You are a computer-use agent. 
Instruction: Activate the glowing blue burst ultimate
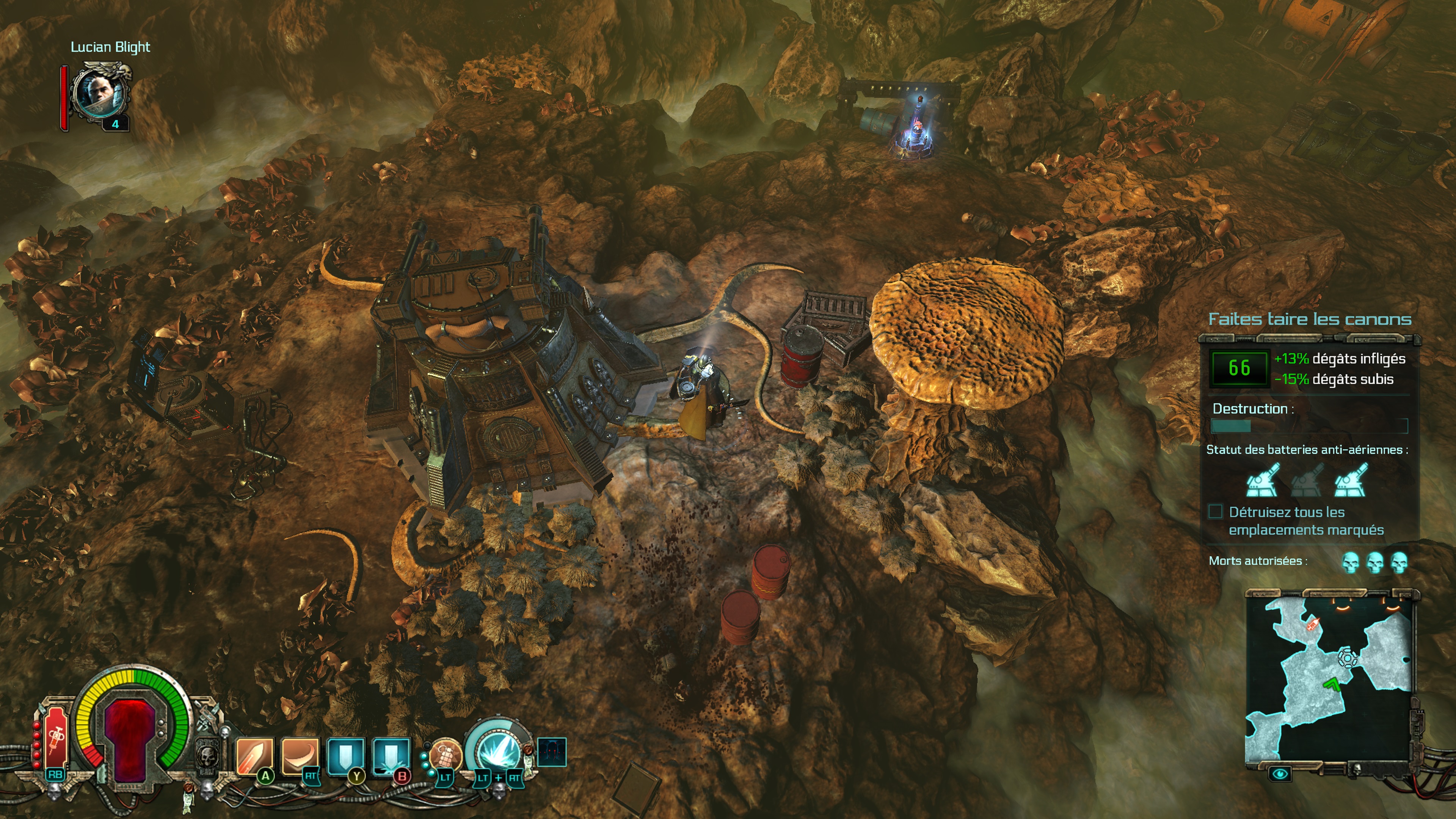tap(499, 752)
